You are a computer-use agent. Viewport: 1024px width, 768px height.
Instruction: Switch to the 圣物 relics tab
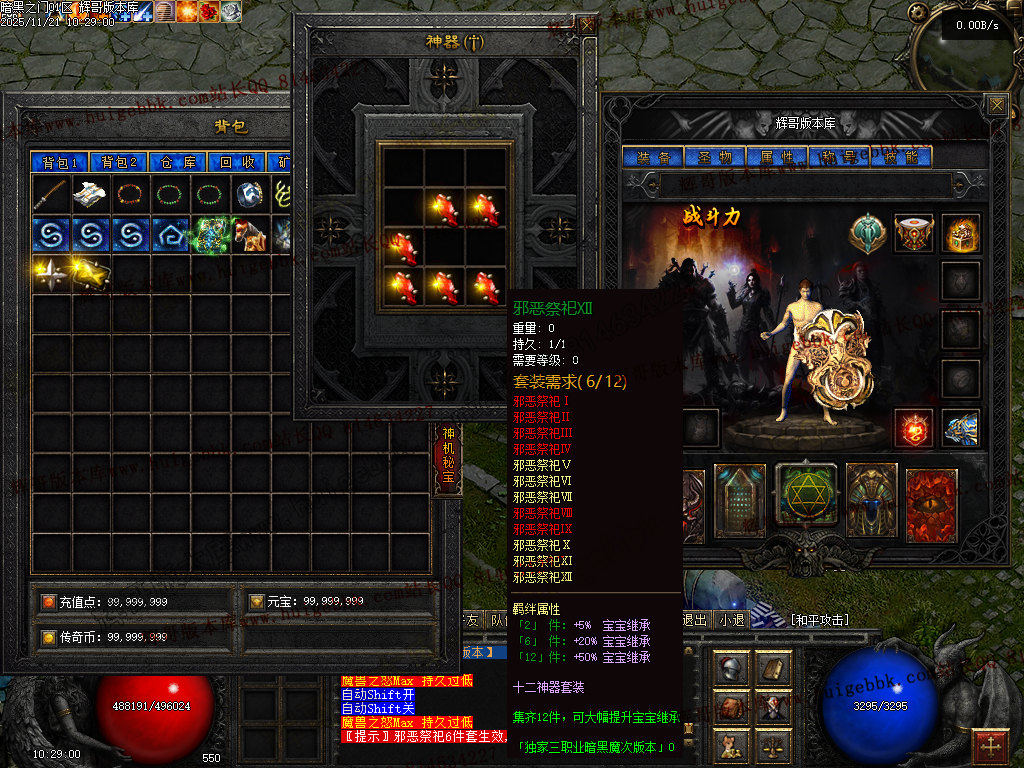click(714, 157)
